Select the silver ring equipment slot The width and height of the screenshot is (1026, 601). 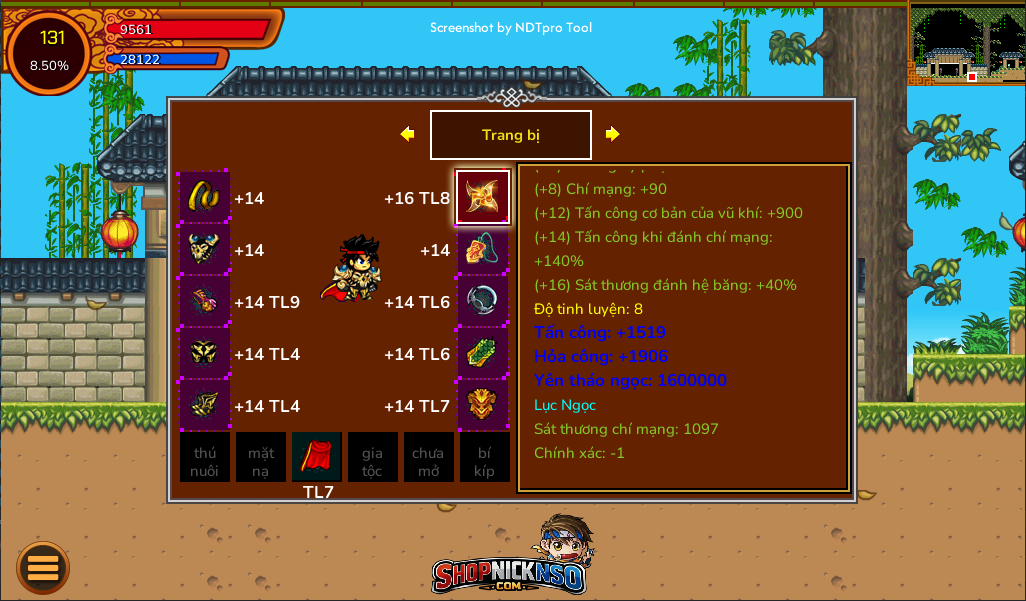[483, 301]
